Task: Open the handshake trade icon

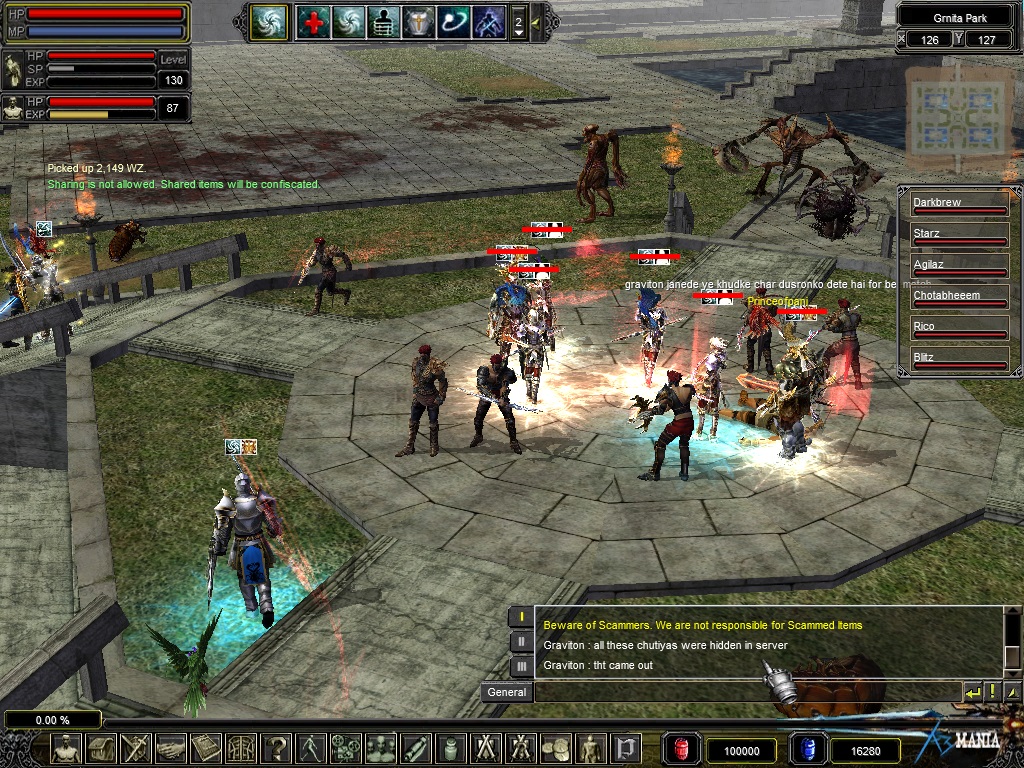Action: click(171, 748)
